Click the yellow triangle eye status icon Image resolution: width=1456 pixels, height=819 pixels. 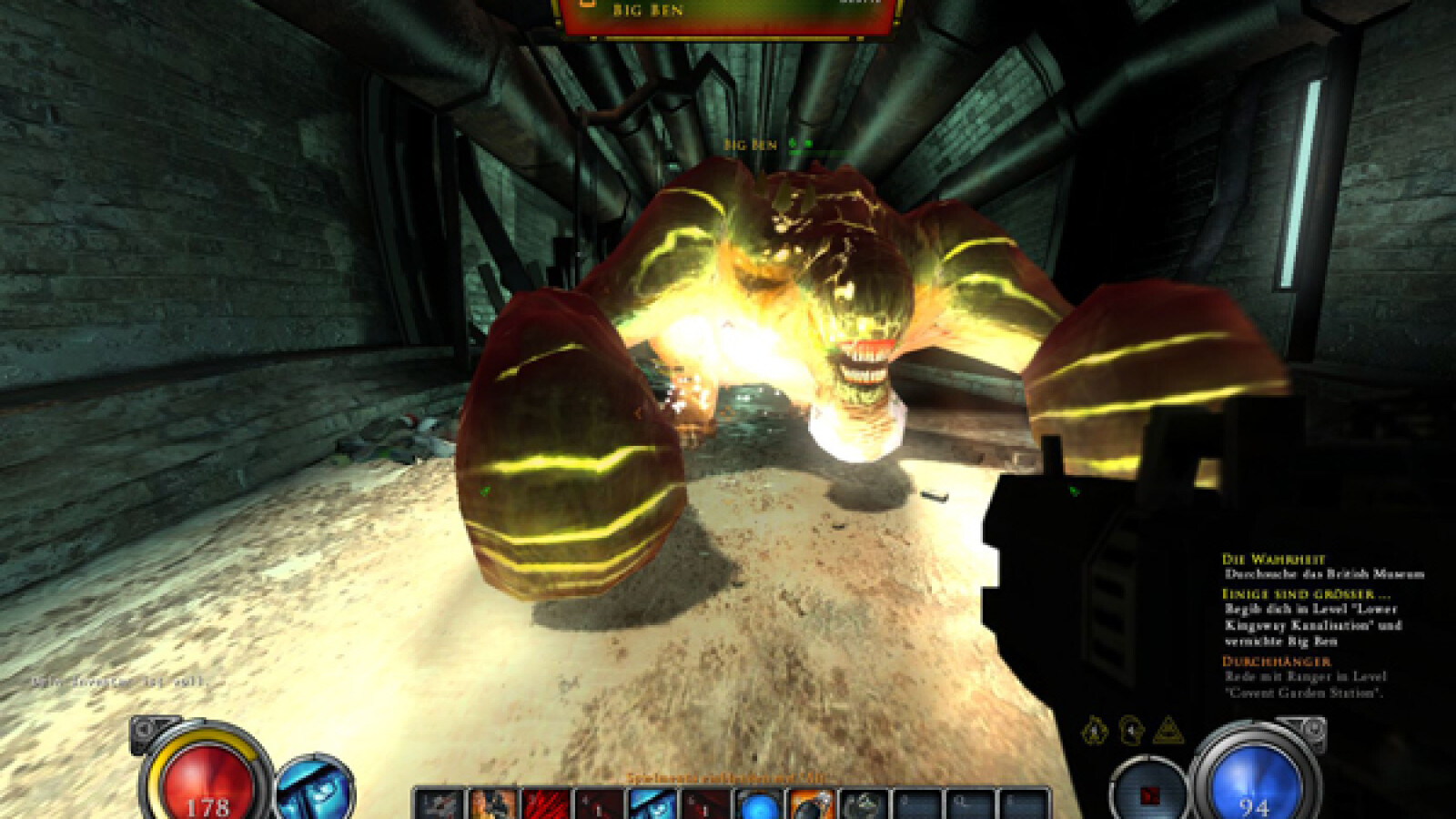point(1168,730)
